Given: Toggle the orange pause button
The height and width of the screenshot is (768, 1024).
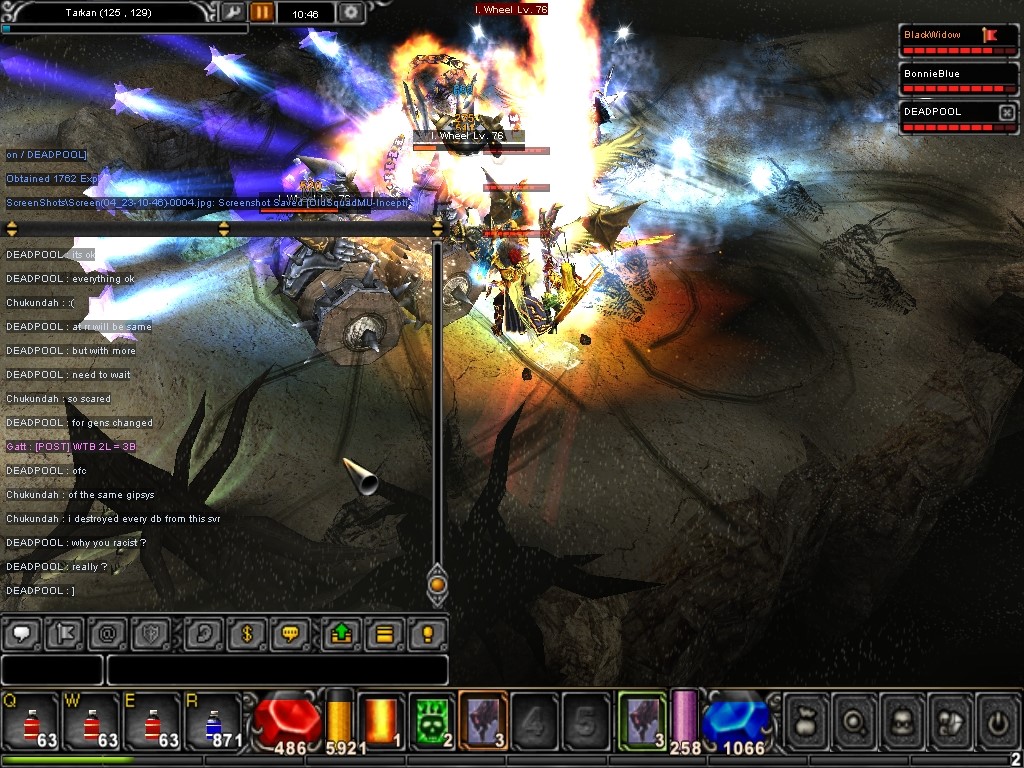Looking at the screenshot, I should 261,13.
